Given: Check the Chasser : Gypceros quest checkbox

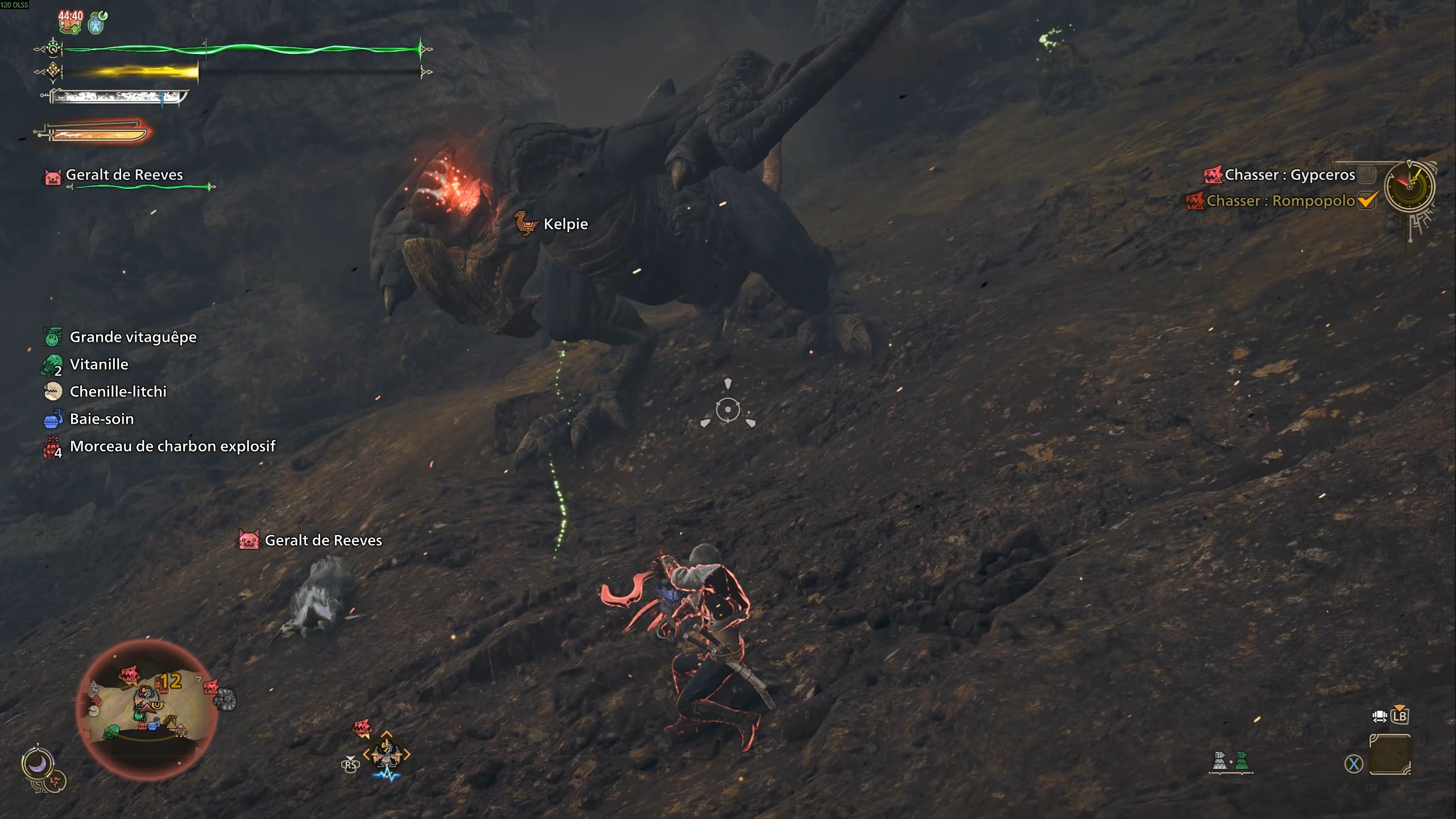Looking at the screenshot, I should pos(1367,175).
